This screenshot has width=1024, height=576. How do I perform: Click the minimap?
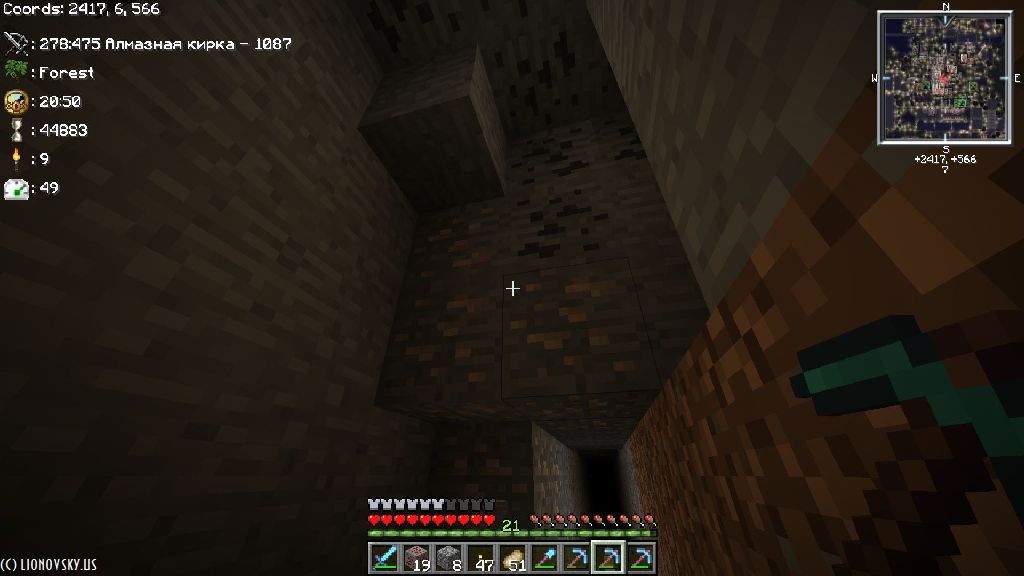[945, 76]
